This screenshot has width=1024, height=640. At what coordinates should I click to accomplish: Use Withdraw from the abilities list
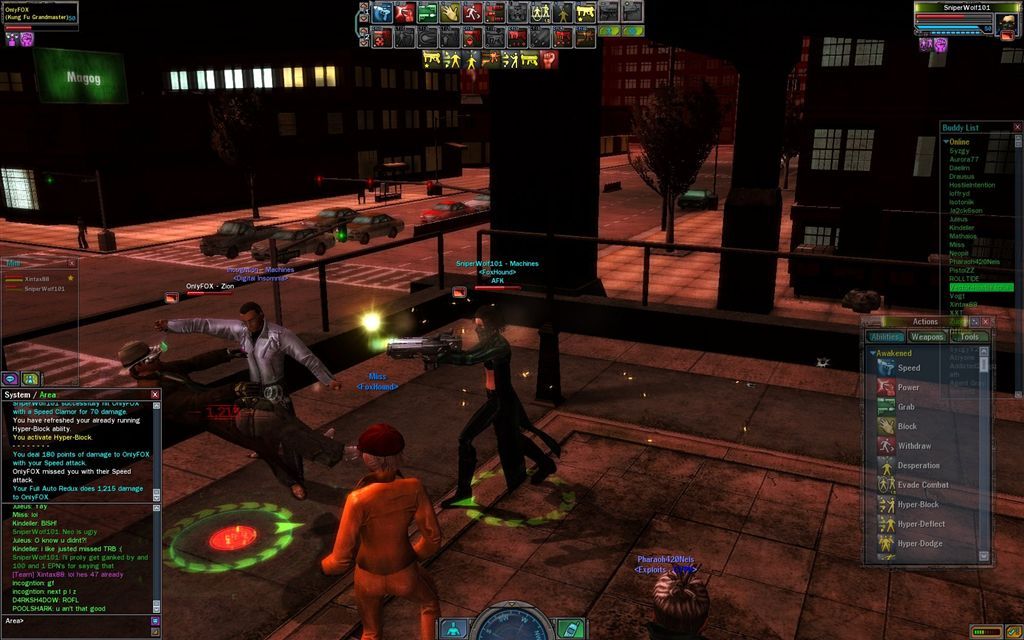[x=913, y=446]
